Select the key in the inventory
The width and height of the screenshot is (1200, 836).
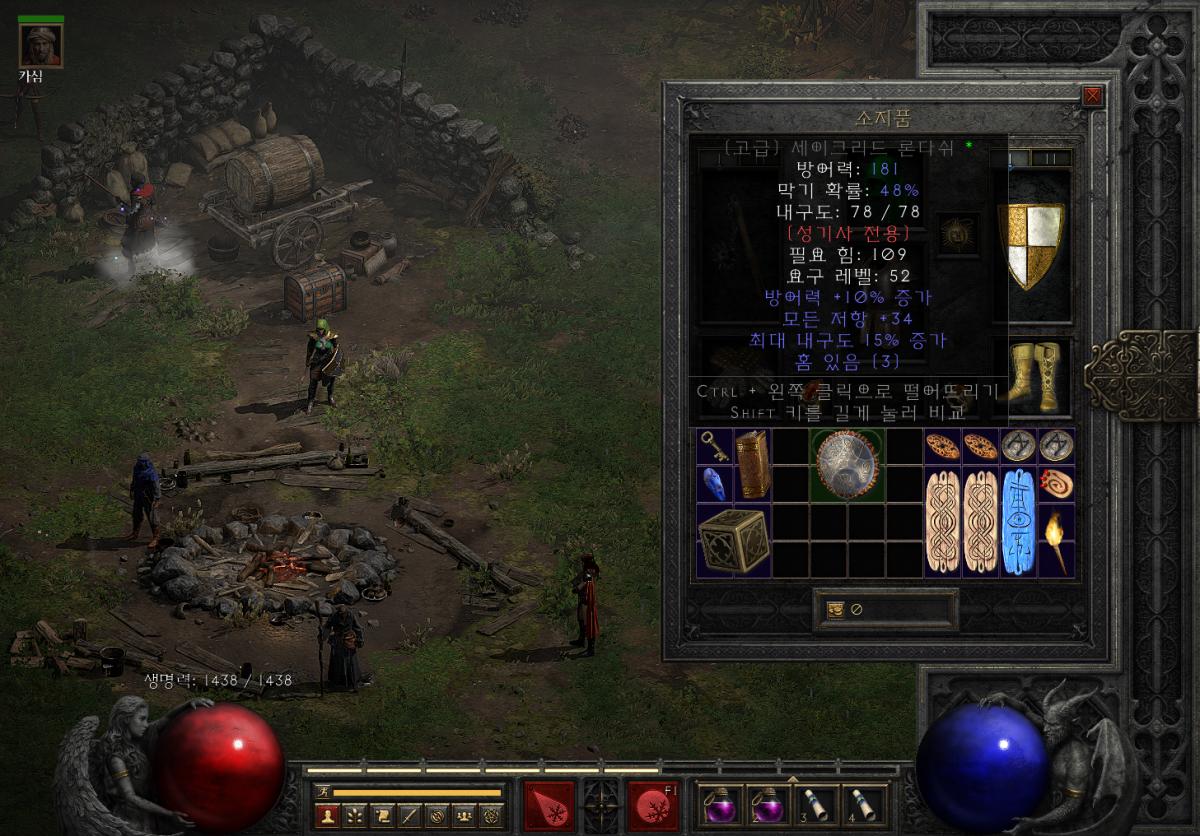coord(715,446)
